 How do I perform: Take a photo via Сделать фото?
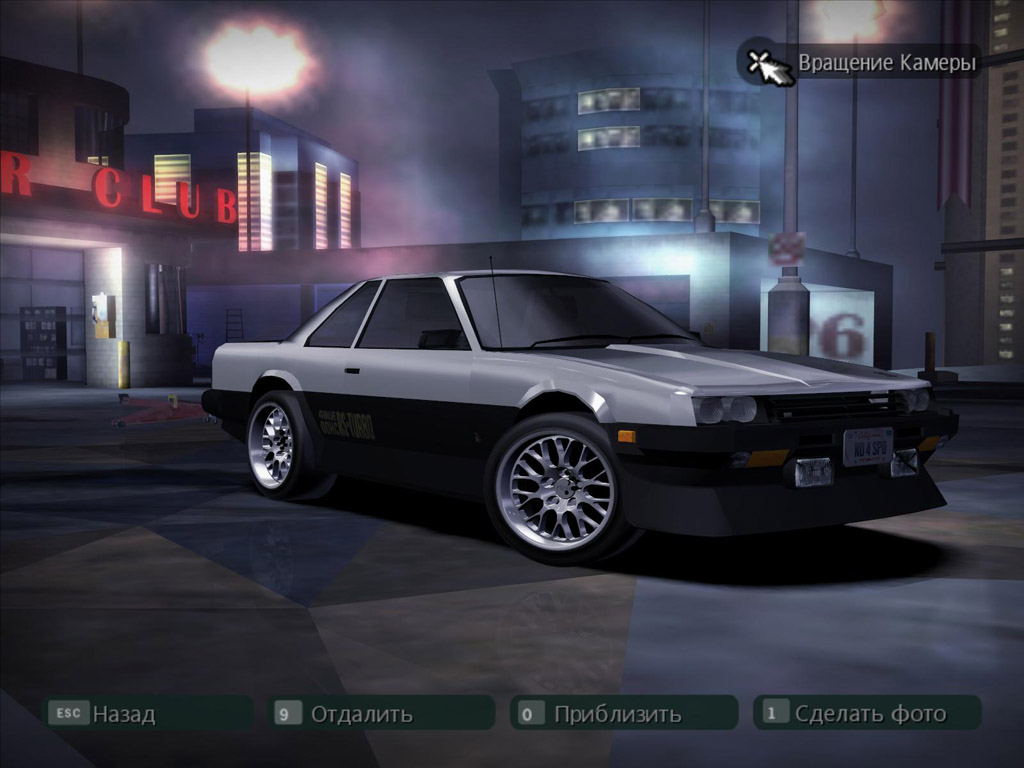(x=866, y=713)
